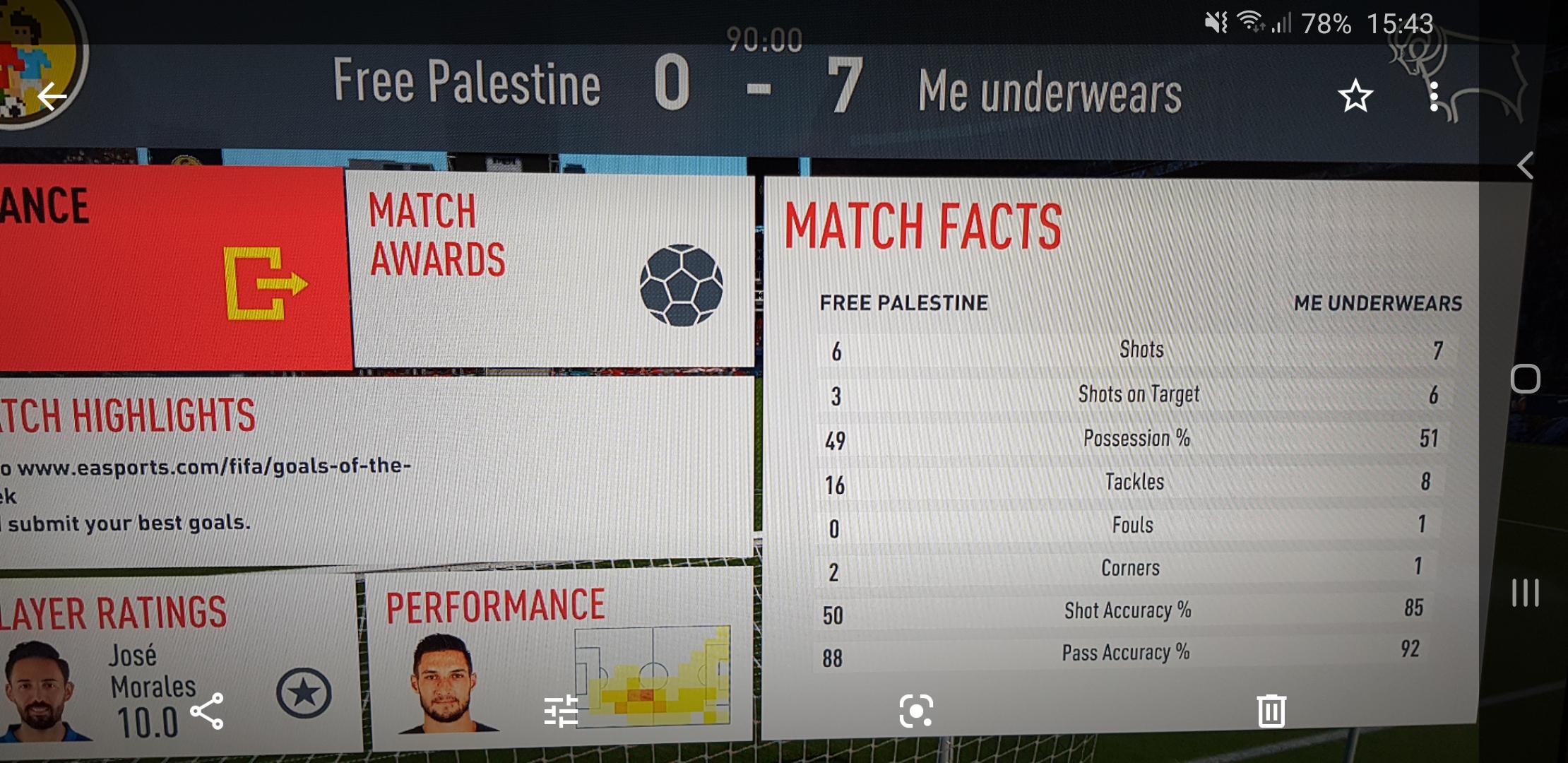
Task: Share the photo using share icon
Action: [207, 711]
